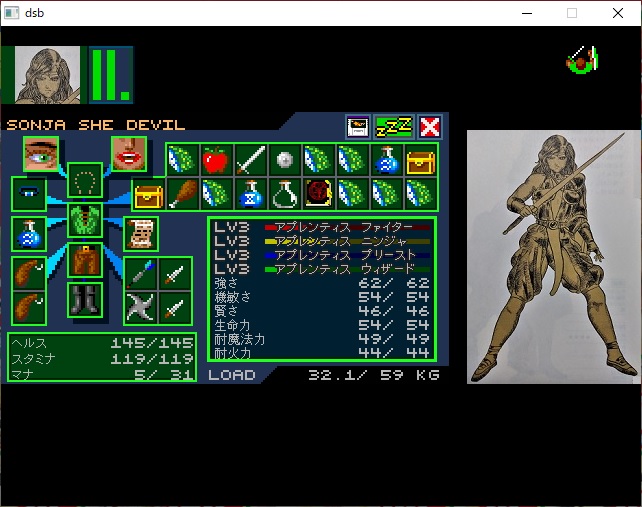The image size is (642, 507).
Task: Select the brown leg armor slot
Action: (85, 260)
